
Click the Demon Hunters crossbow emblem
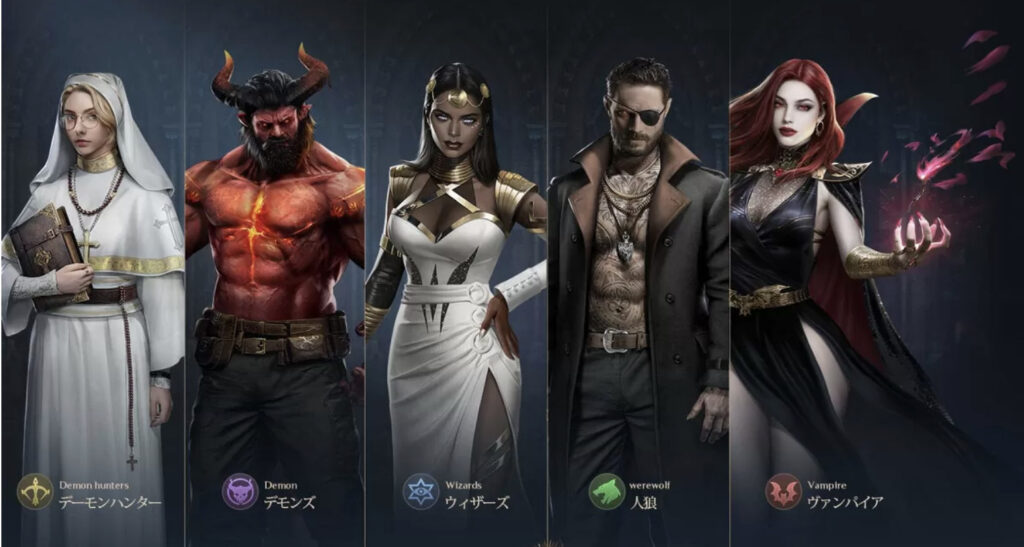click(36, 492)
